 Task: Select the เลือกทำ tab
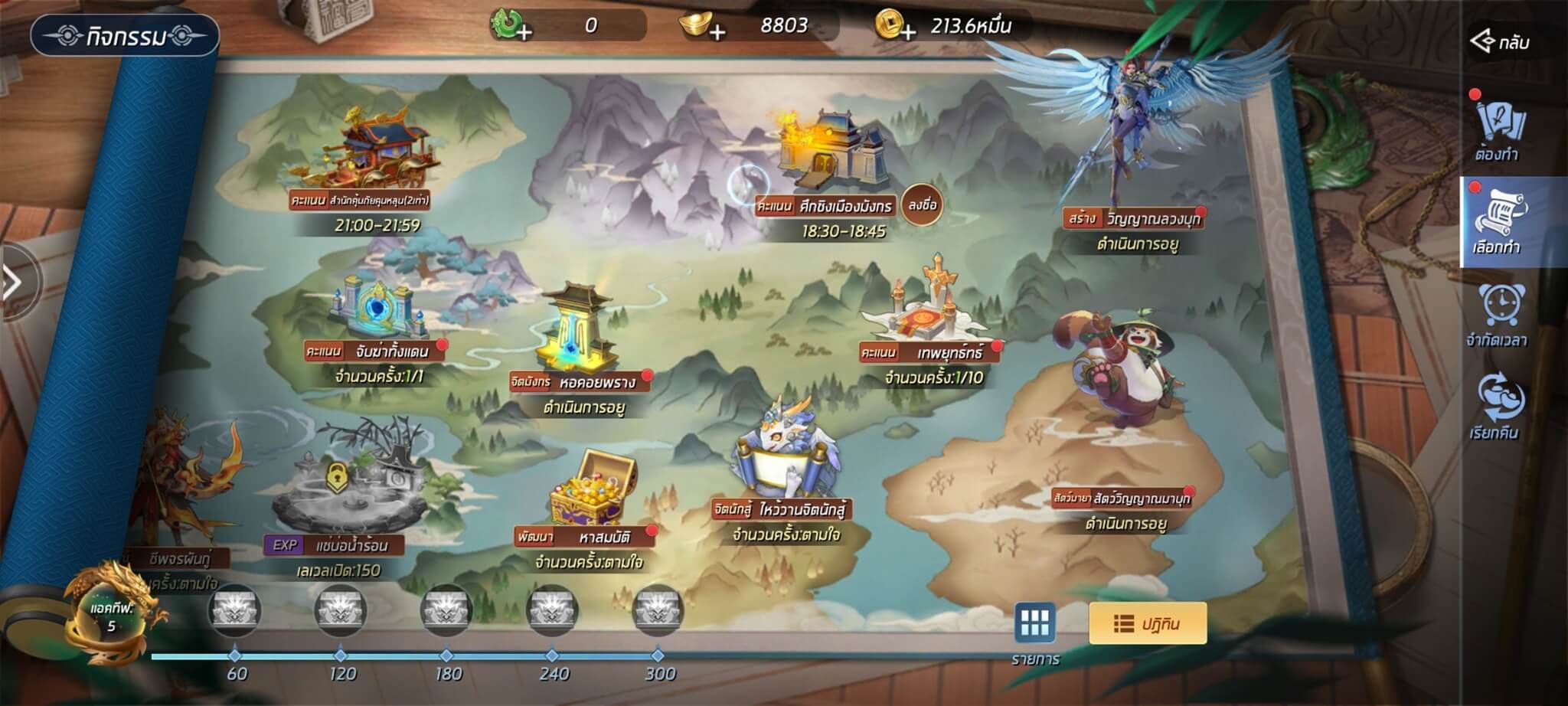tap(1498, 221)
